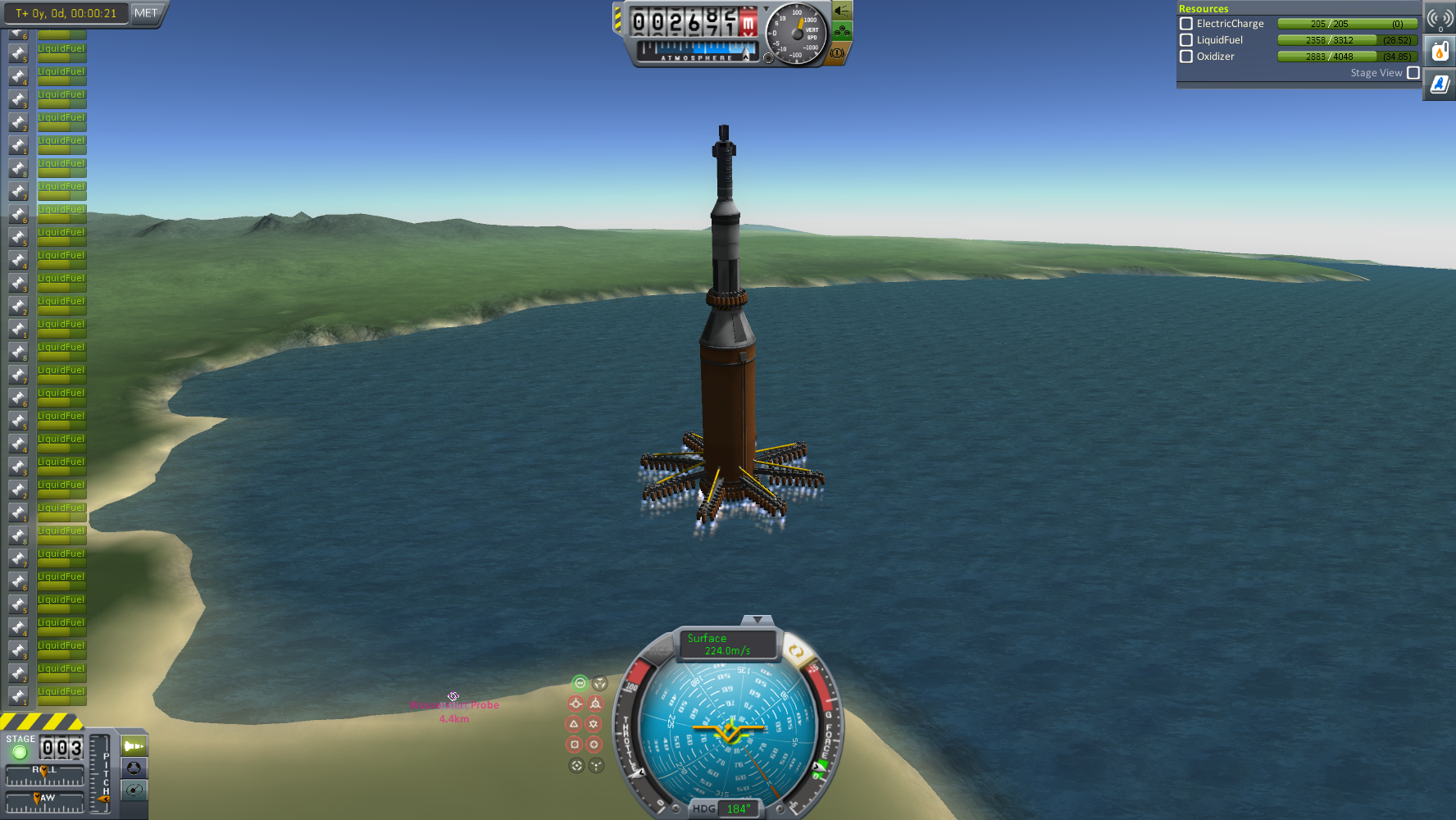Tick the LiquidFuel resource checkbox
The height and width of the screenshot is (820, 1456).
(x=1185, y=40)
